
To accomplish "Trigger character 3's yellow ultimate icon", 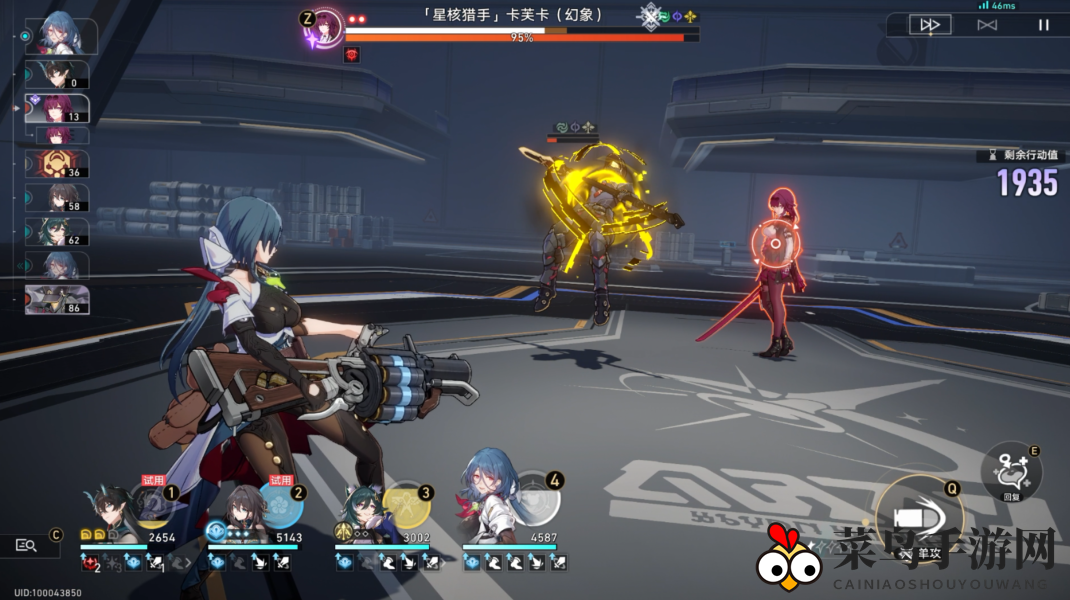I will point(407,505).
